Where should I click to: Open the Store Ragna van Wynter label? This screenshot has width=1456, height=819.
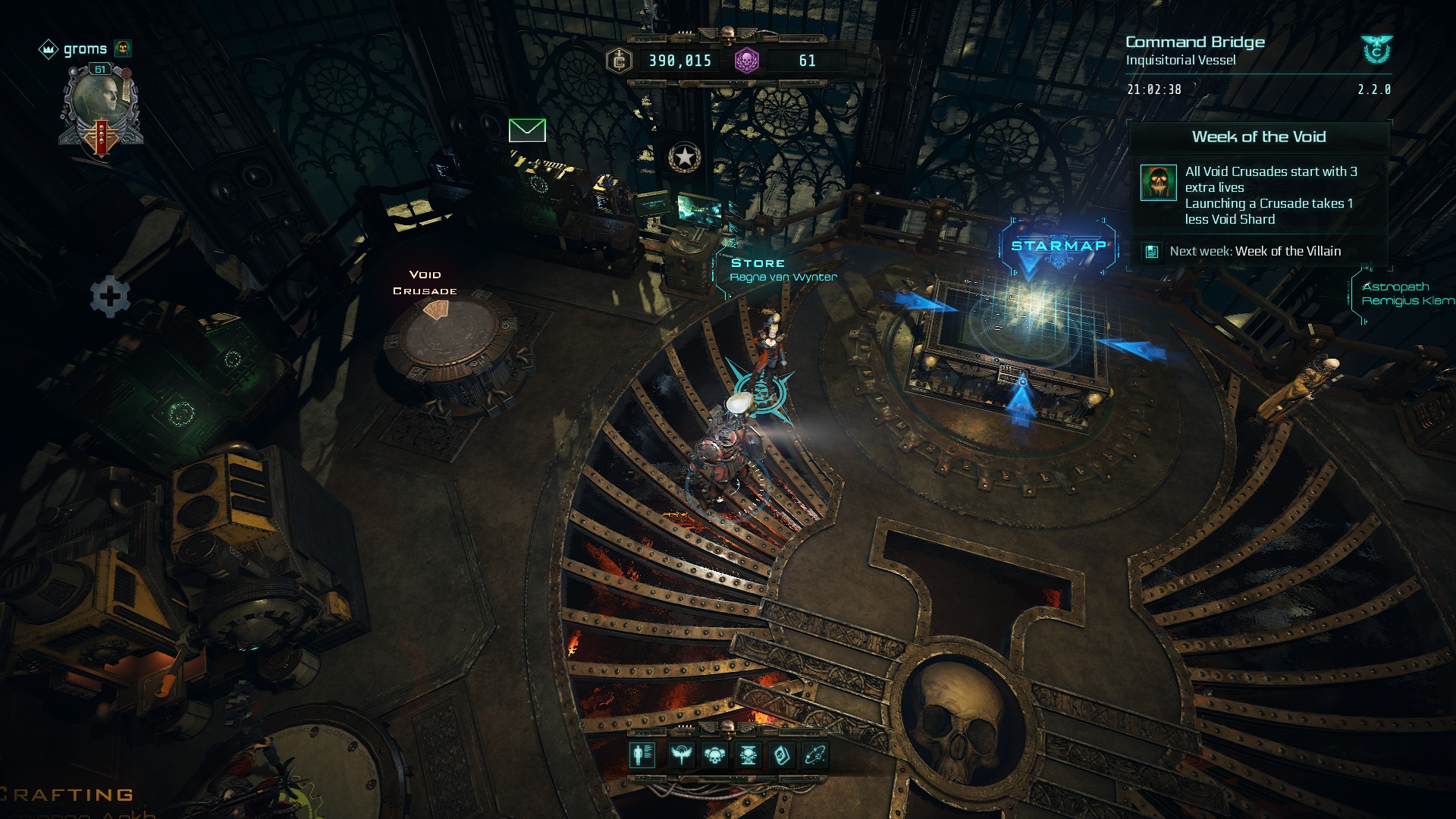tap(783, 270)
